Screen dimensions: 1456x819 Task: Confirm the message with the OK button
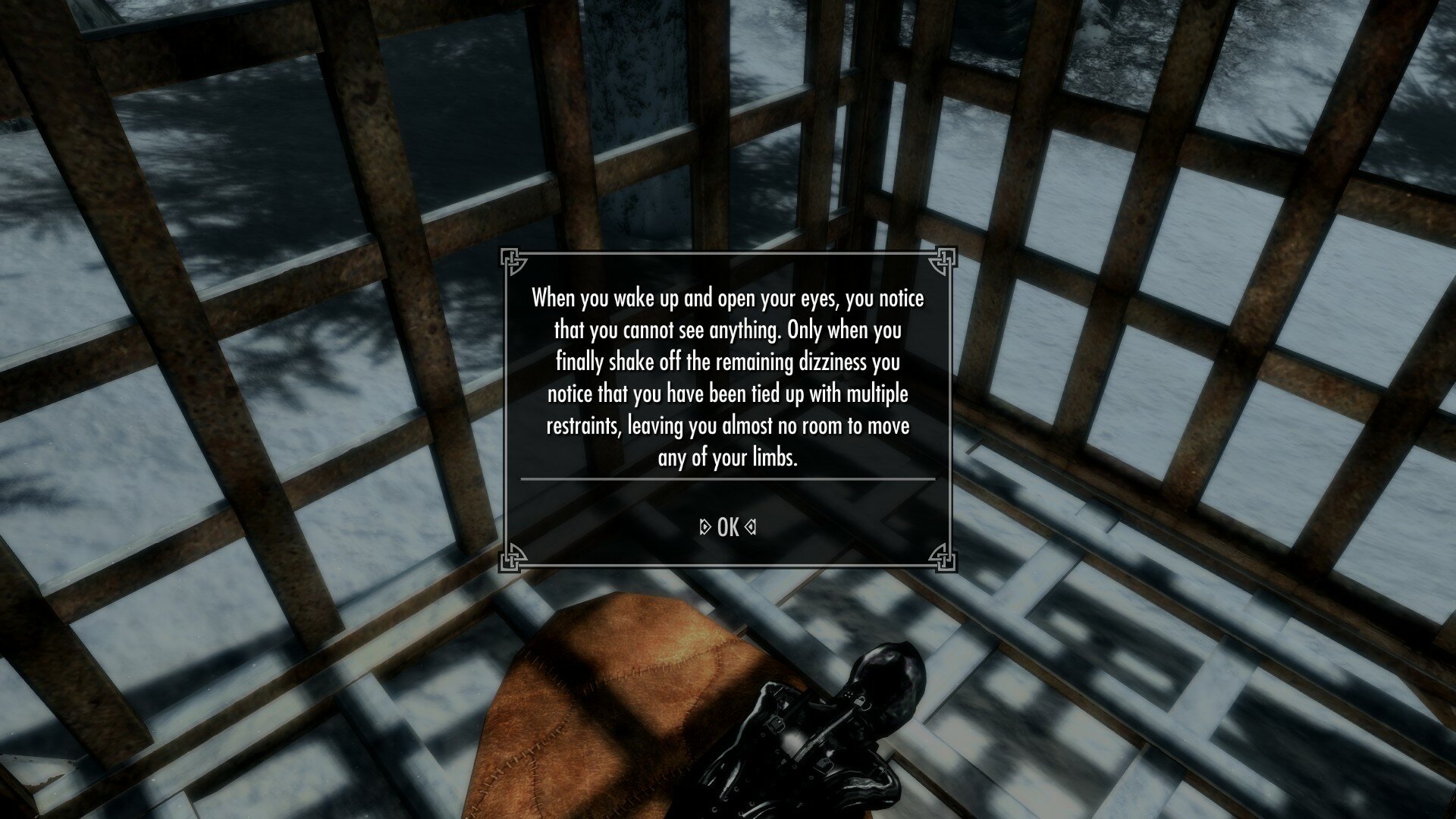point(727,528)
